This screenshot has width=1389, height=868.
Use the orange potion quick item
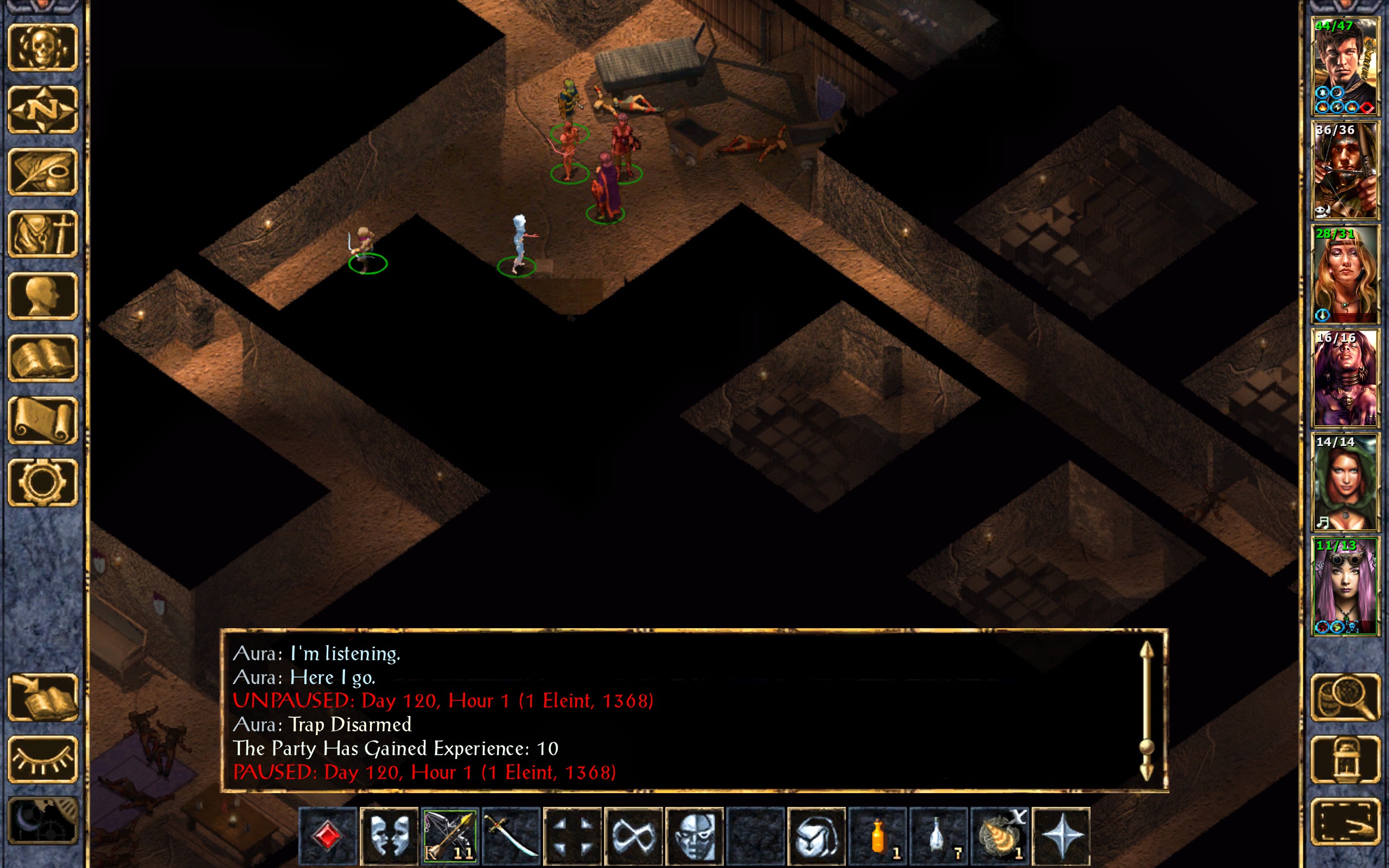click(877, 835)
